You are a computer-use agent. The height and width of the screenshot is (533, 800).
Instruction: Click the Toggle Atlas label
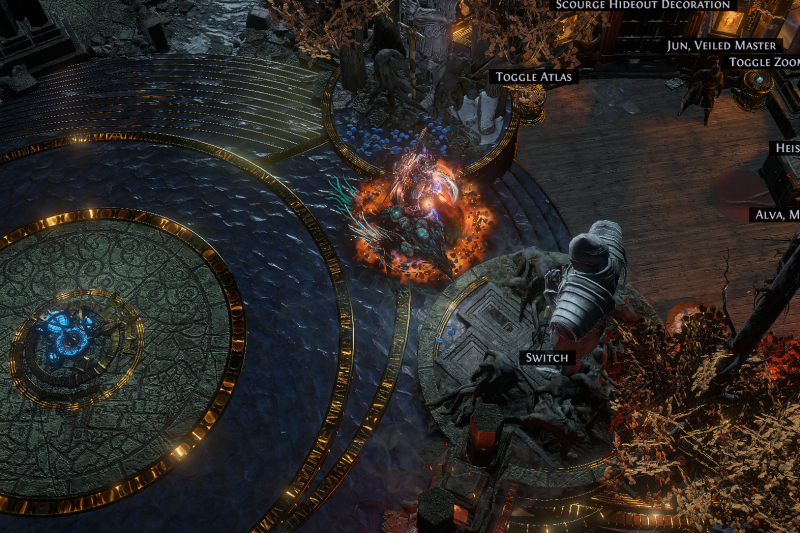pyautogui.click(x=536, y=76)
